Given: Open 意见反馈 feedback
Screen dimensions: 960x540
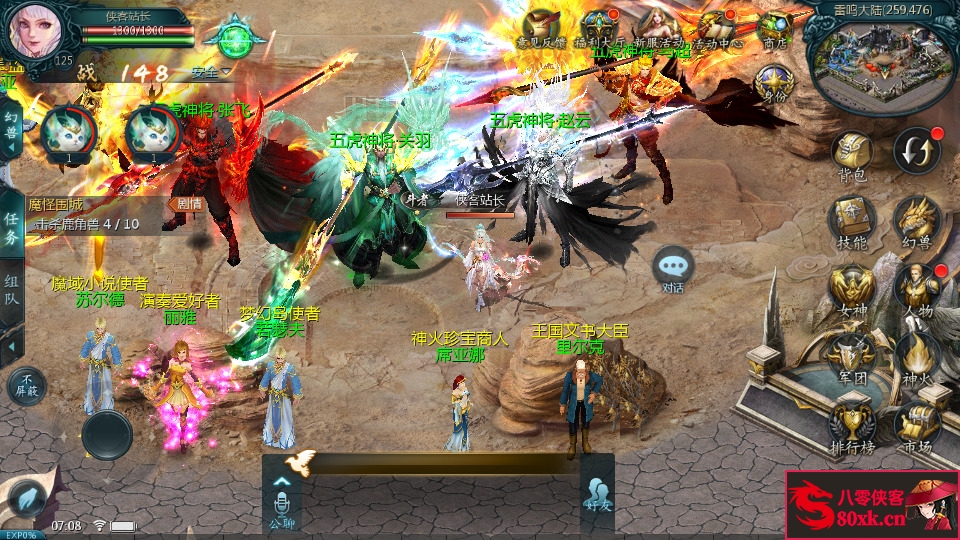Looking at the screenshot, I should (x=542, y=28).
